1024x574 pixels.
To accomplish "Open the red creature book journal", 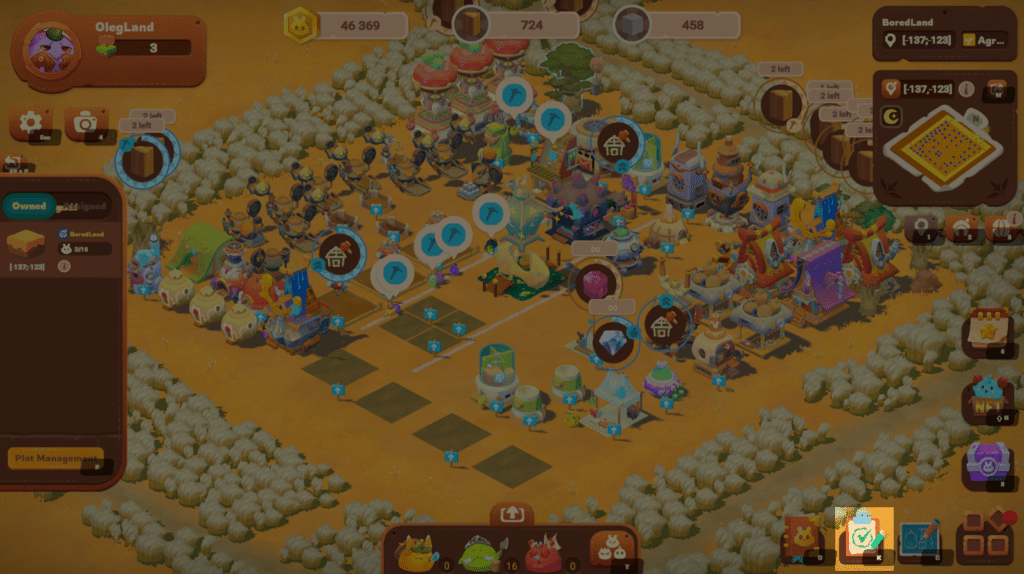I will [x=803, y=539].
